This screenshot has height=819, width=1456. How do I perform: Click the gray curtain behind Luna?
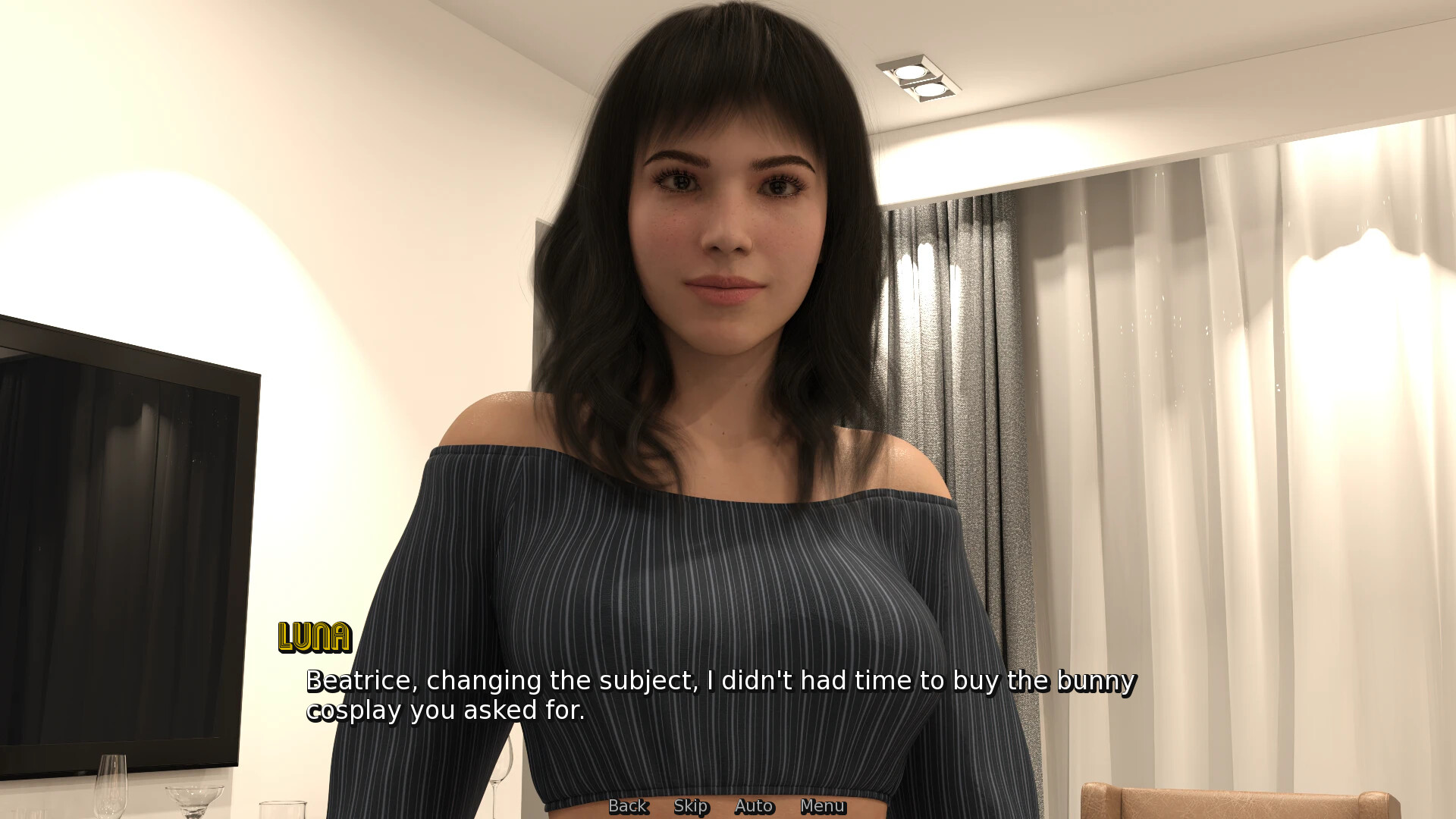point(963,341)
